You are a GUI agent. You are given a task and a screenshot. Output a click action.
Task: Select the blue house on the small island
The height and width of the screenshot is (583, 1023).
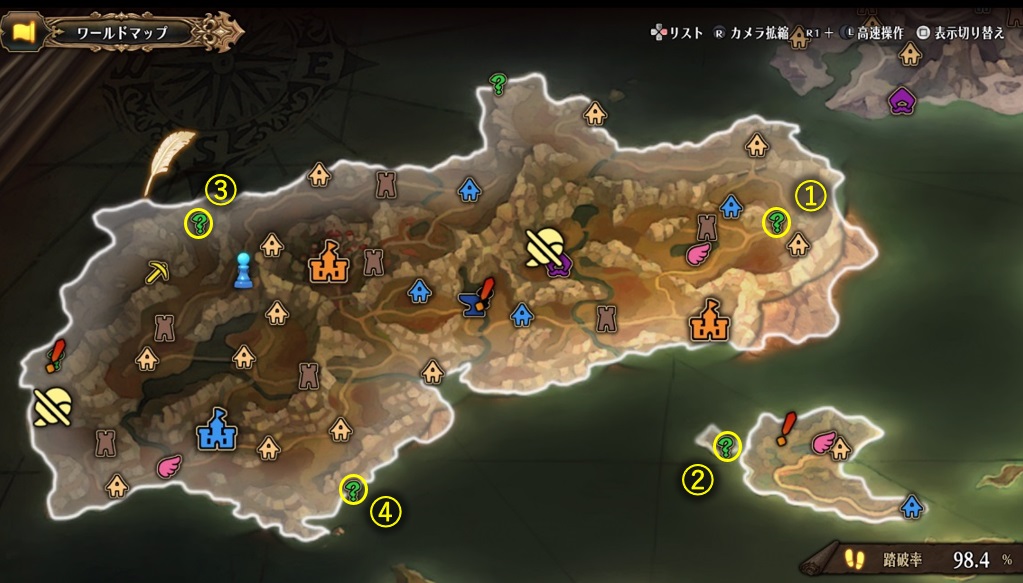912,506
